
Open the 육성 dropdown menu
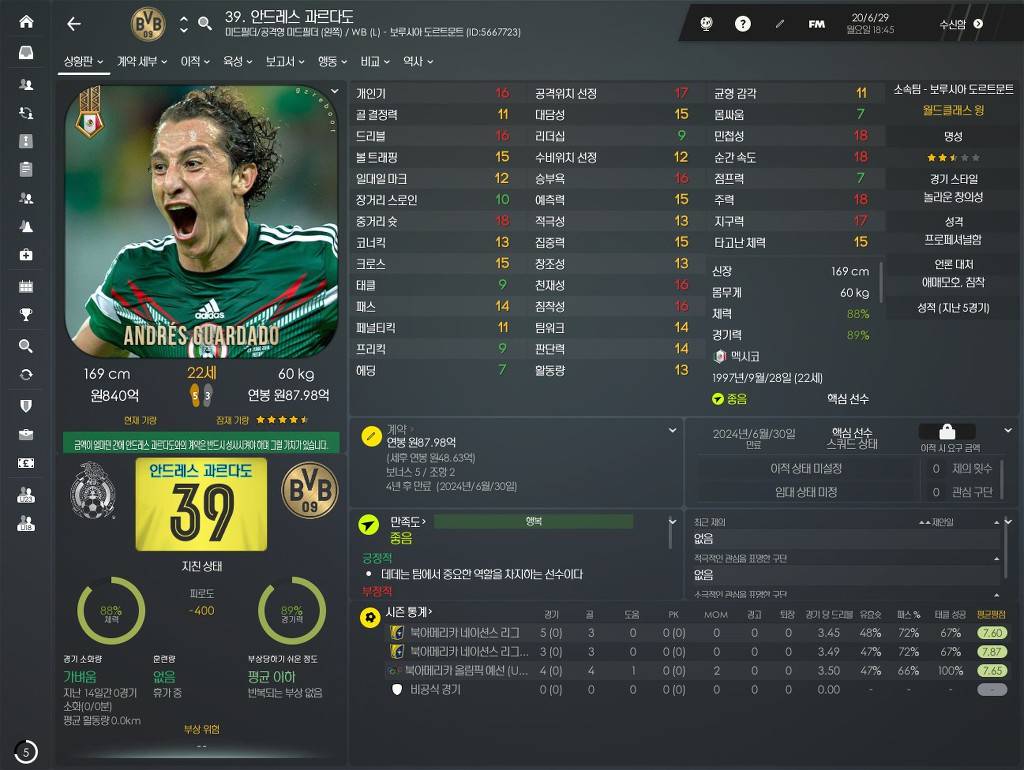point(237,62)
